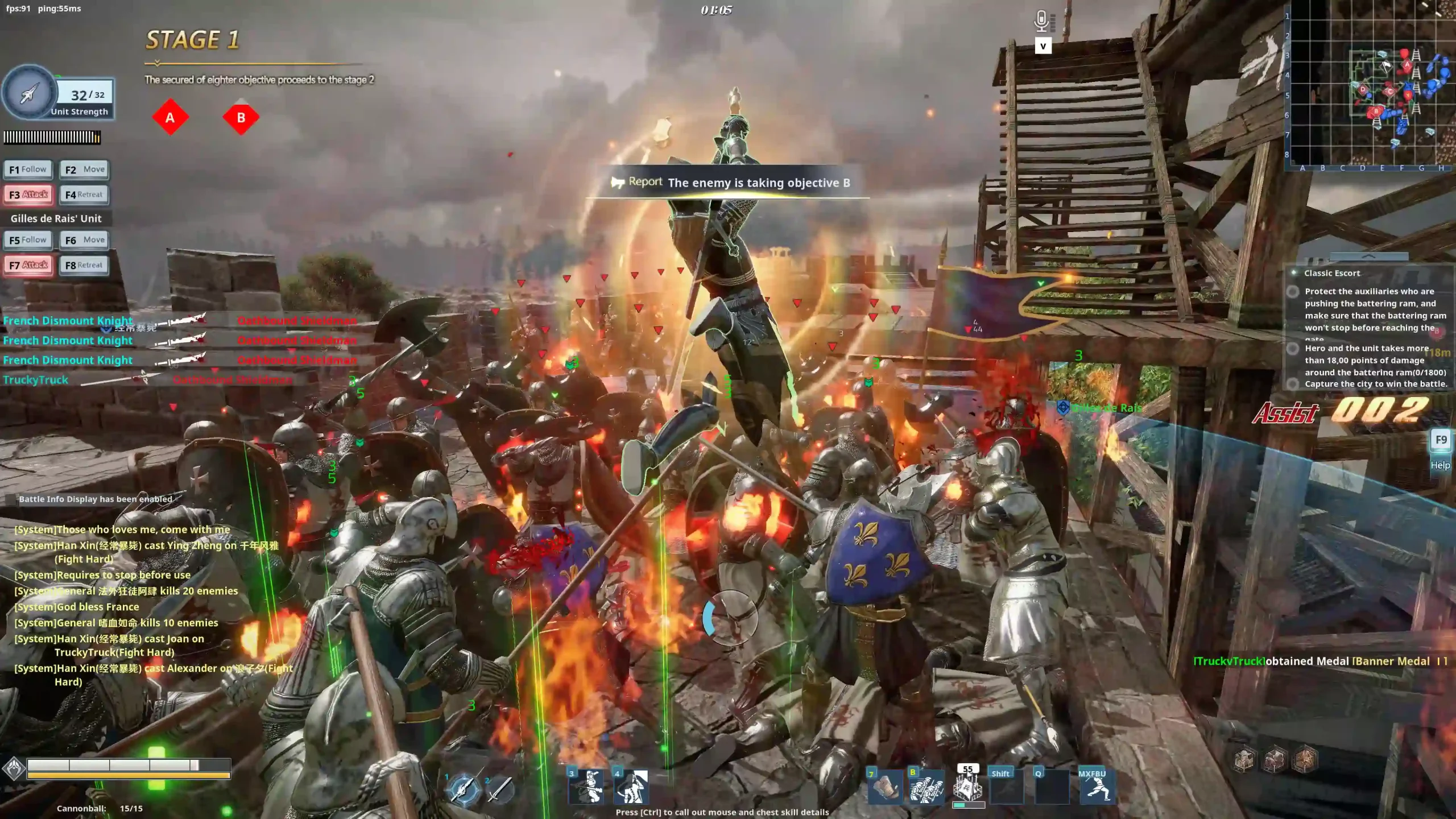Order the unit to attack with F3
Viewport: 1456px width, 819px height.
click(28, 195)
